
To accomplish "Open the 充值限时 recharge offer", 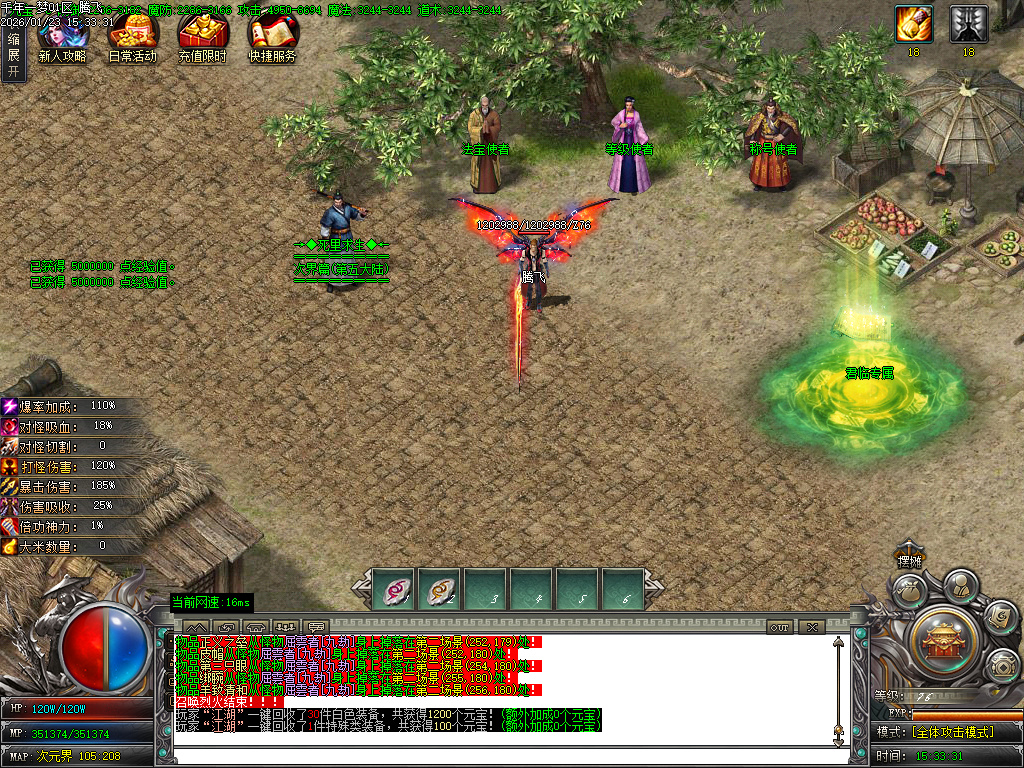I will 202,36.
